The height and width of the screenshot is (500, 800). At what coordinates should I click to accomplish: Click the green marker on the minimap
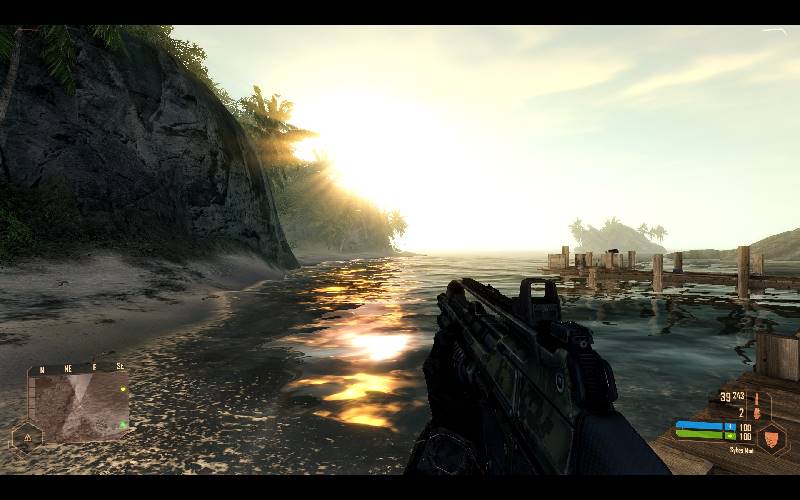point(122,424)
